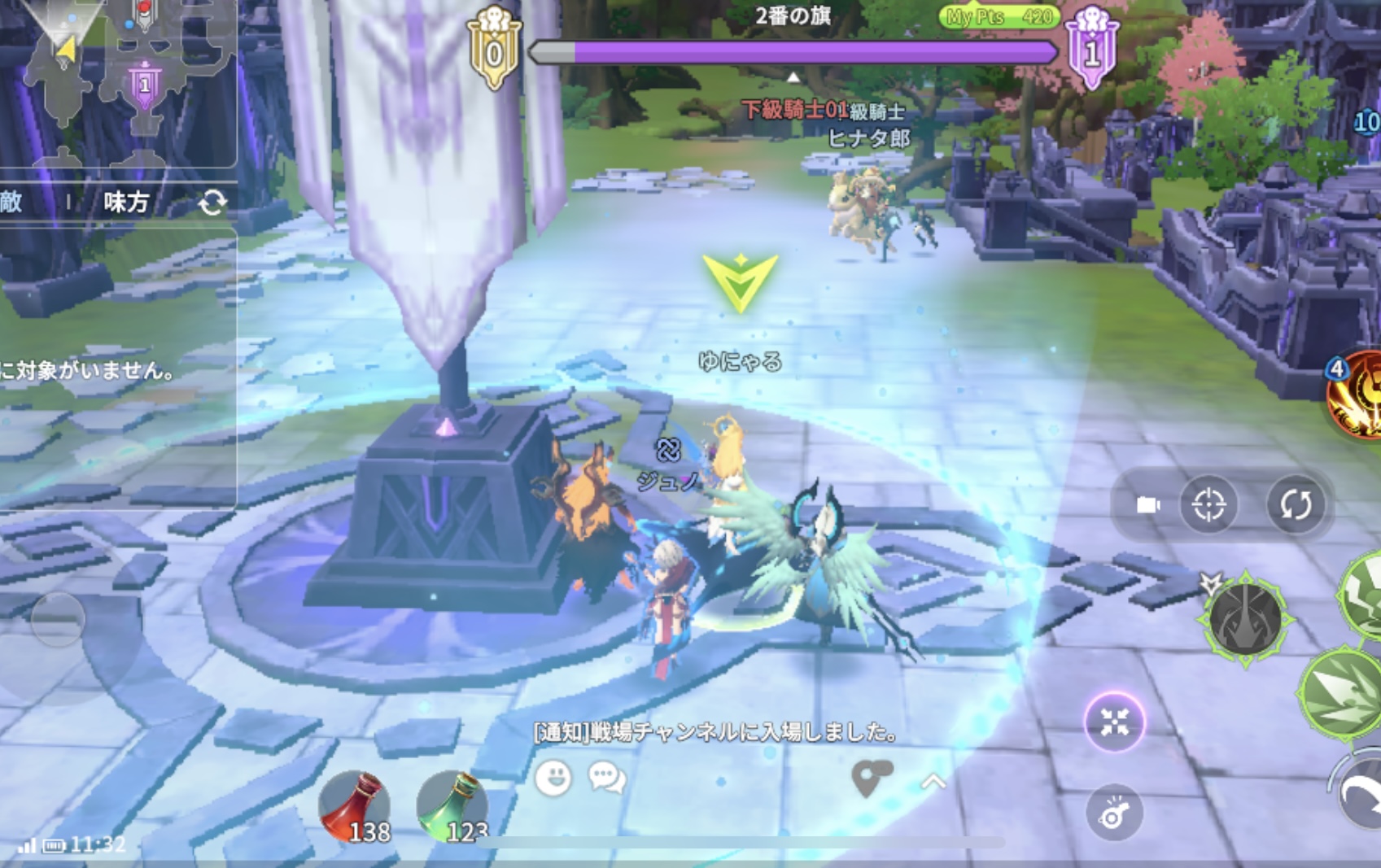Cast the green spiked-leaf skill

pyautogui.click(x=1341, y=694)
